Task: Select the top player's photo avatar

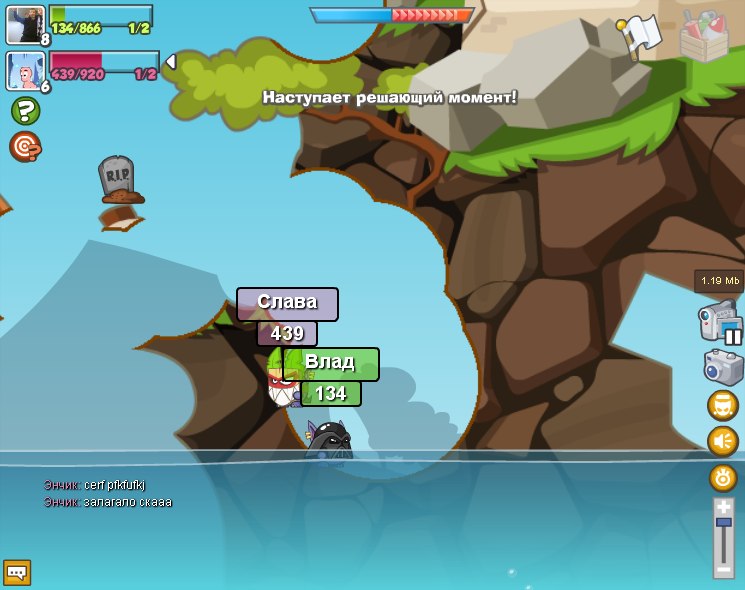Action: (24, 24)
